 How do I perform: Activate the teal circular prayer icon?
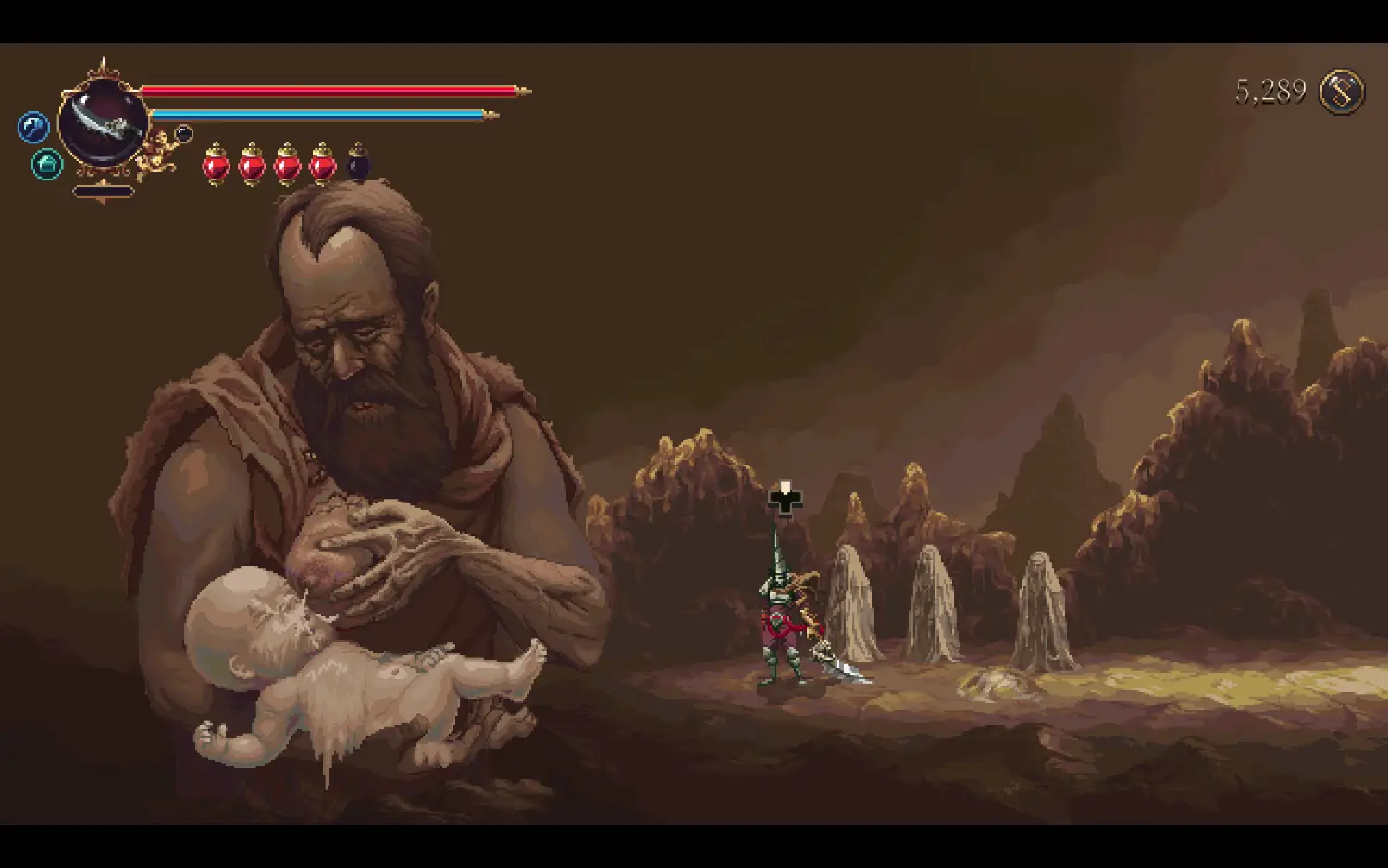point(47,165)
